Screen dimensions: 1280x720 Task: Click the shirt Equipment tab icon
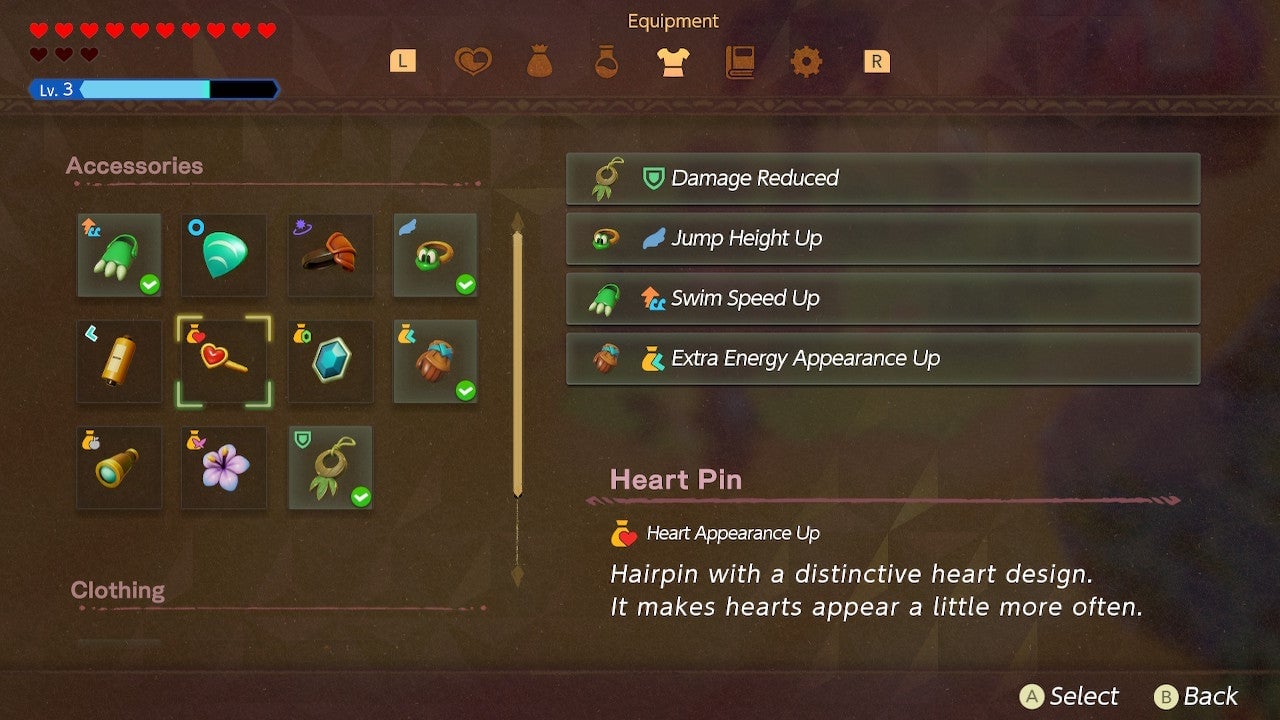(x=673, y=61)
